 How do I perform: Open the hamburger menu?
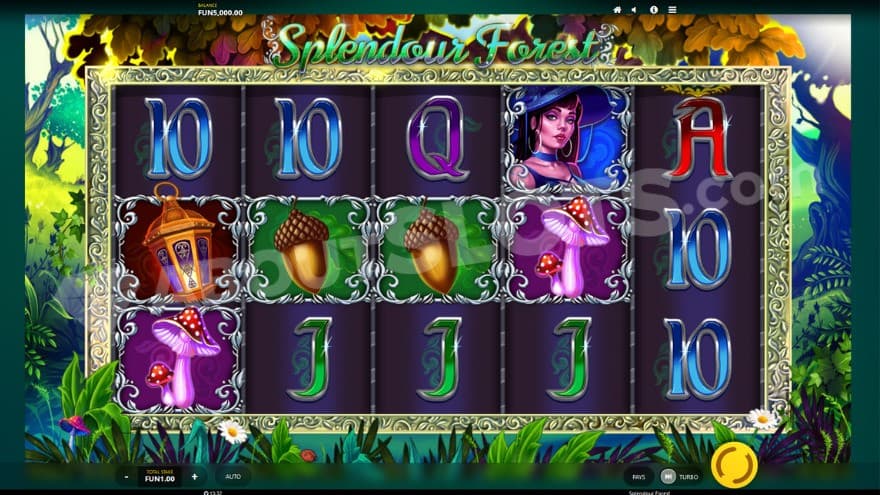pos(672,9)
